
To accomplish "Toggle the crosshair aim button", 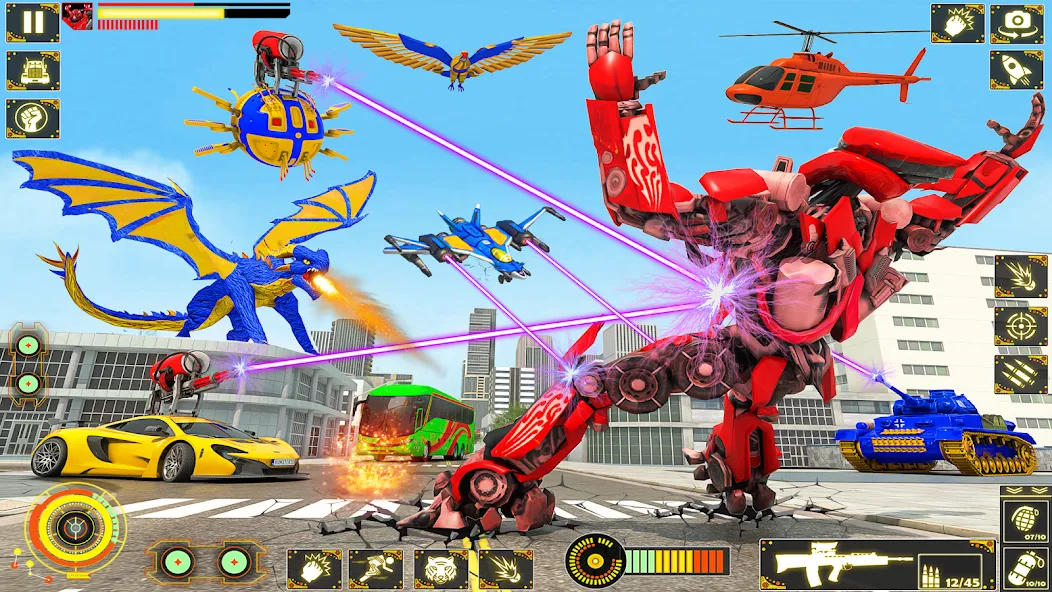I will click(1021, 326).
